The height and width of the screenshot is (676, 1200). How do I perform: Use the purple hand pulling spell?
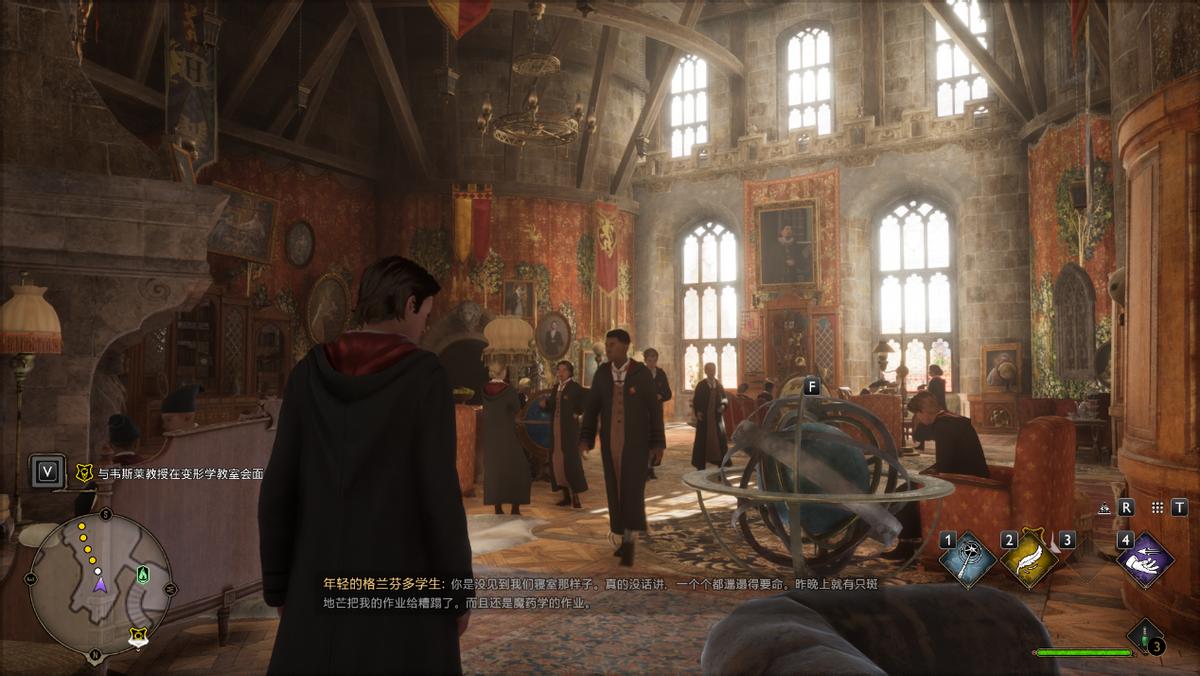[x=1145, y=559]
